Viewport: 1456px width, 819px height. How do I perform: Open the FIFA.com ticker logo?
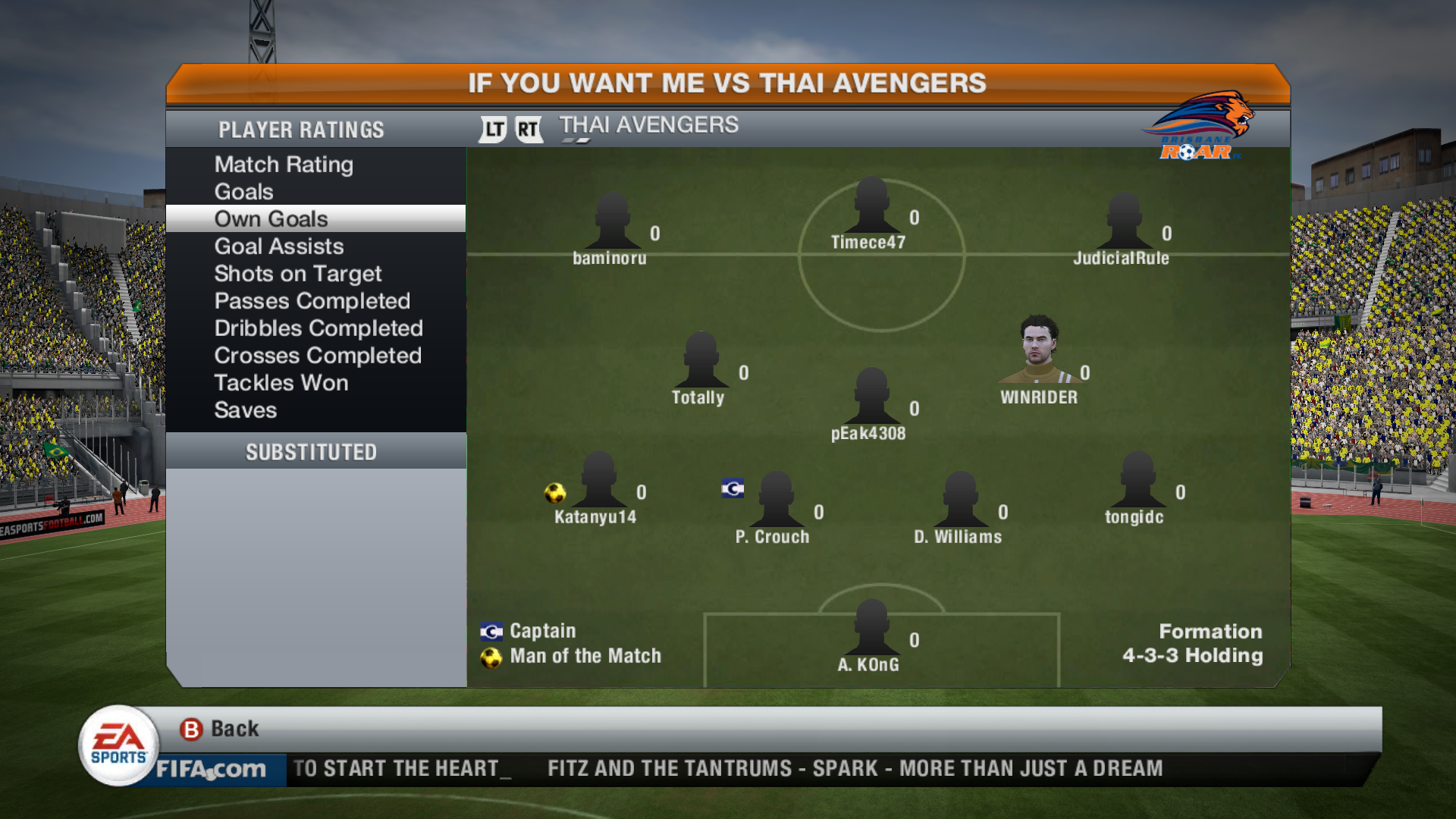pos(211,769)
